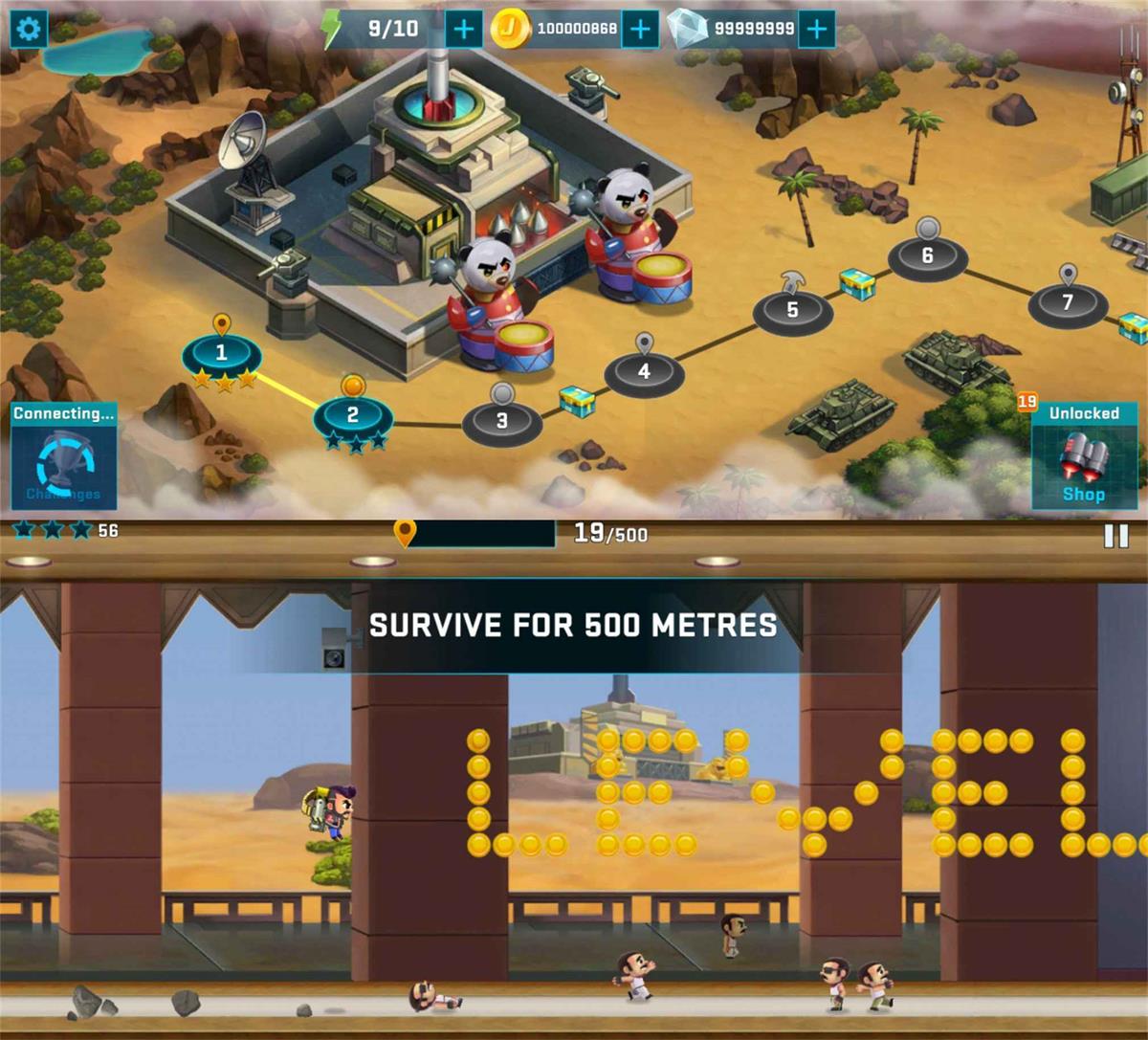The image size is (1148, 1040).
Task: Pick level 4 on the map
Action: (644, 371)
